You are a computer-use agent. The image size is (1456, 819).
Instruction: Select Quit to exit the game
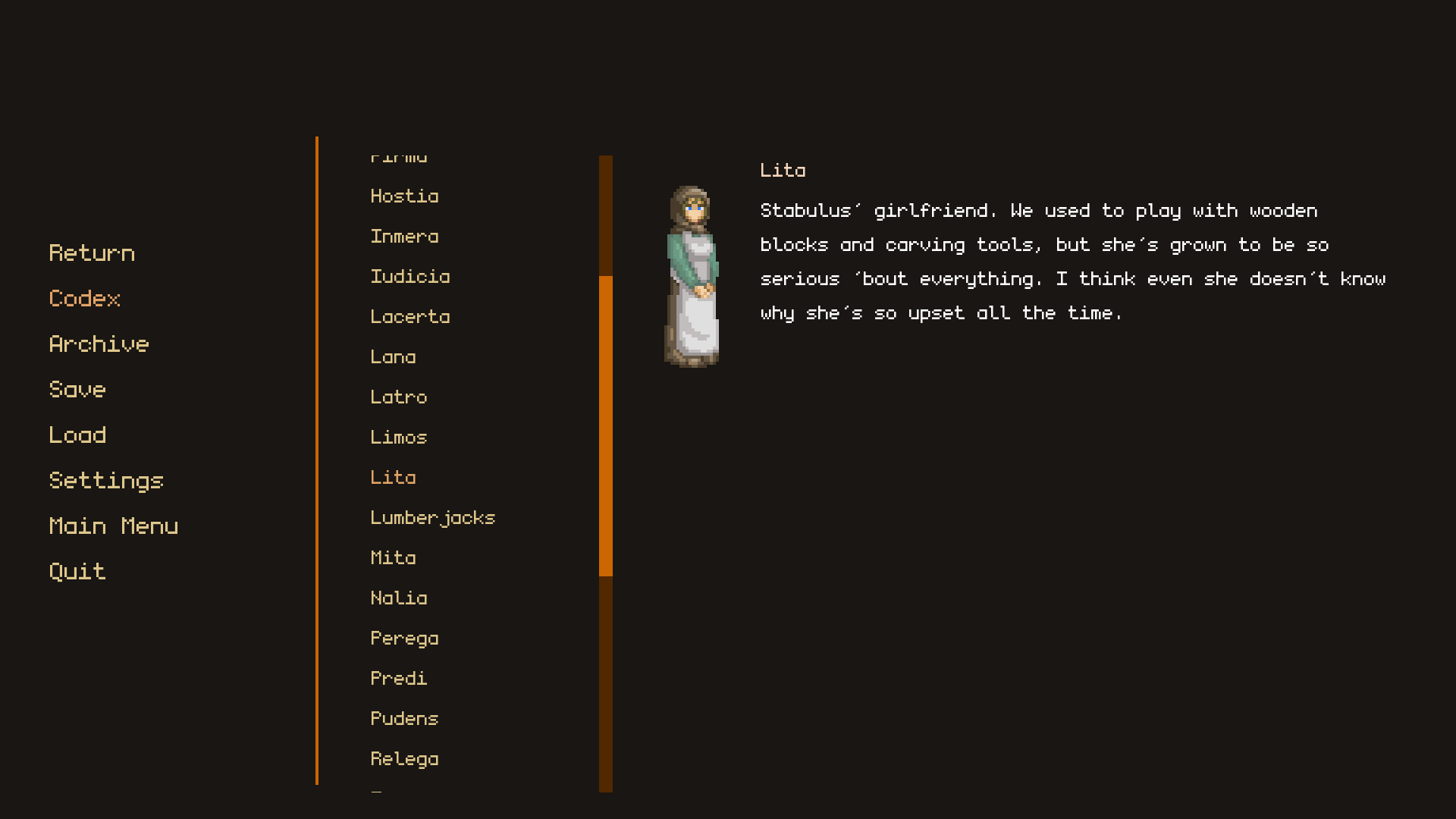(77, 571)
